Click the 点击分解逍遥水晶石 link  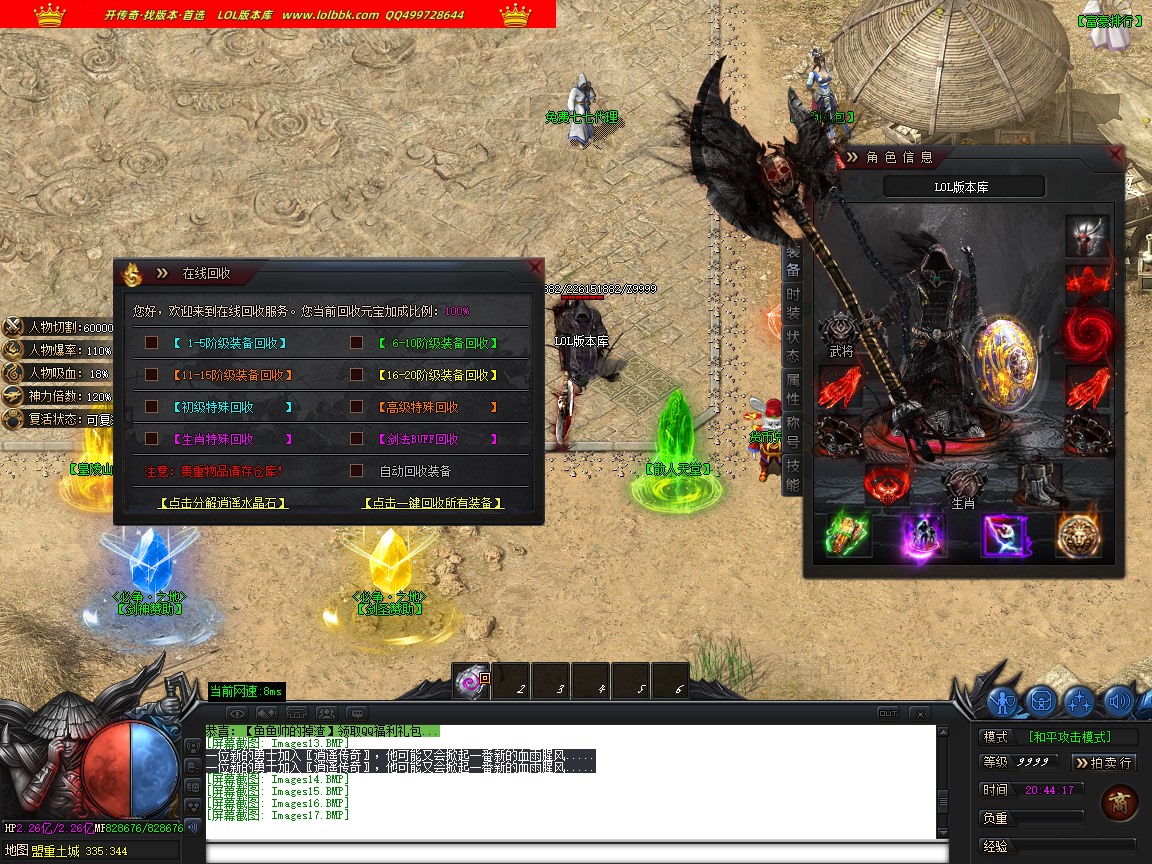(x=224, y=503)
